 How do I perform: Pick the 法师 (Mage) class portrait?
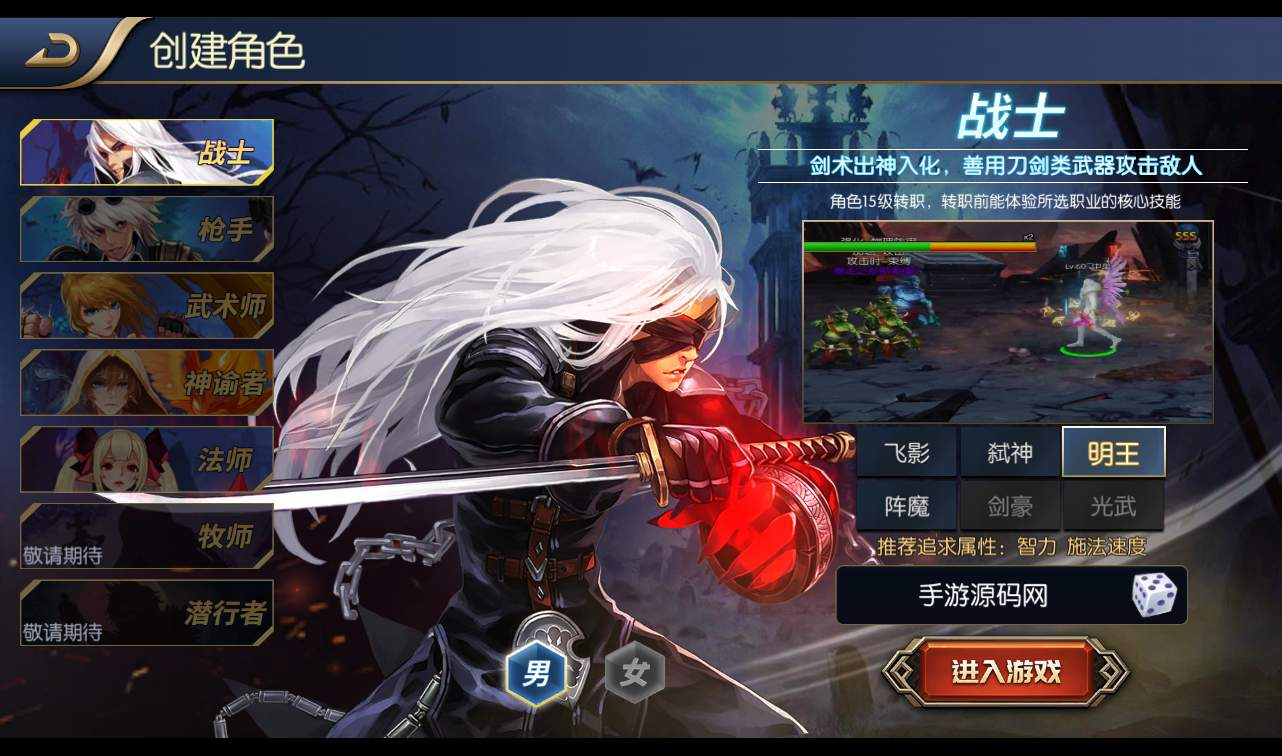pos(146,459)
